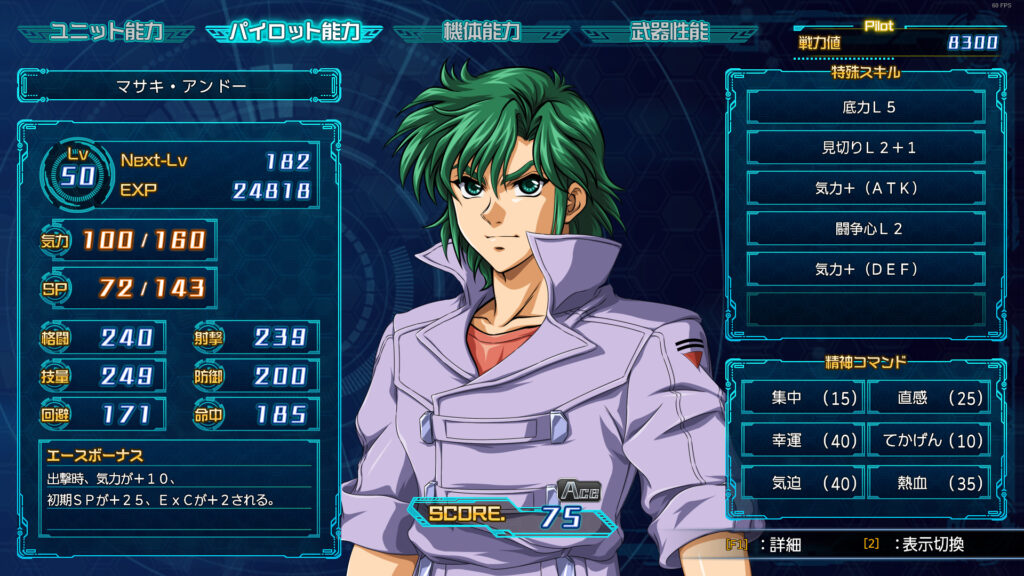The height and width of the screenshot is (576, 1024).
Task: Switch to the ユニット能力 tab
Action: [x=107, y=31]
